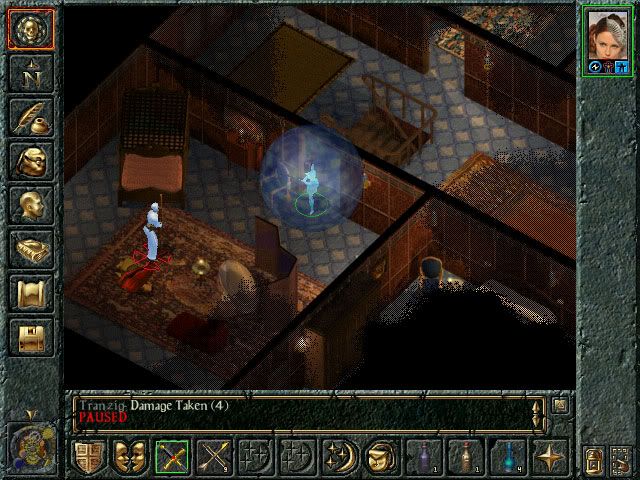
Task: Open the area map with the compass button
Action: pos(31,74)
